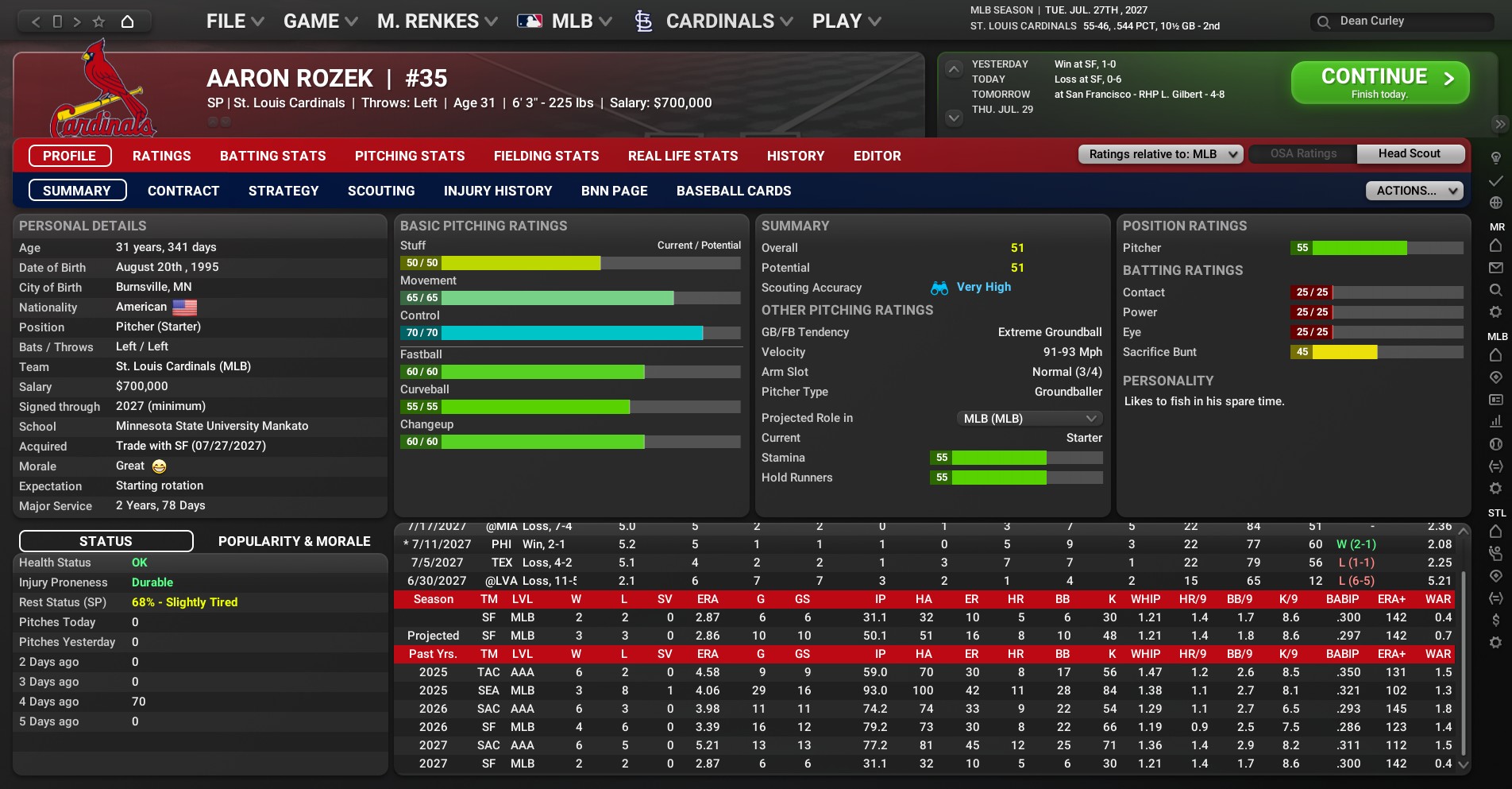Open the Actions dropdown
The width and height of the screenshot is (1512, 789).
coord(1414,191)
